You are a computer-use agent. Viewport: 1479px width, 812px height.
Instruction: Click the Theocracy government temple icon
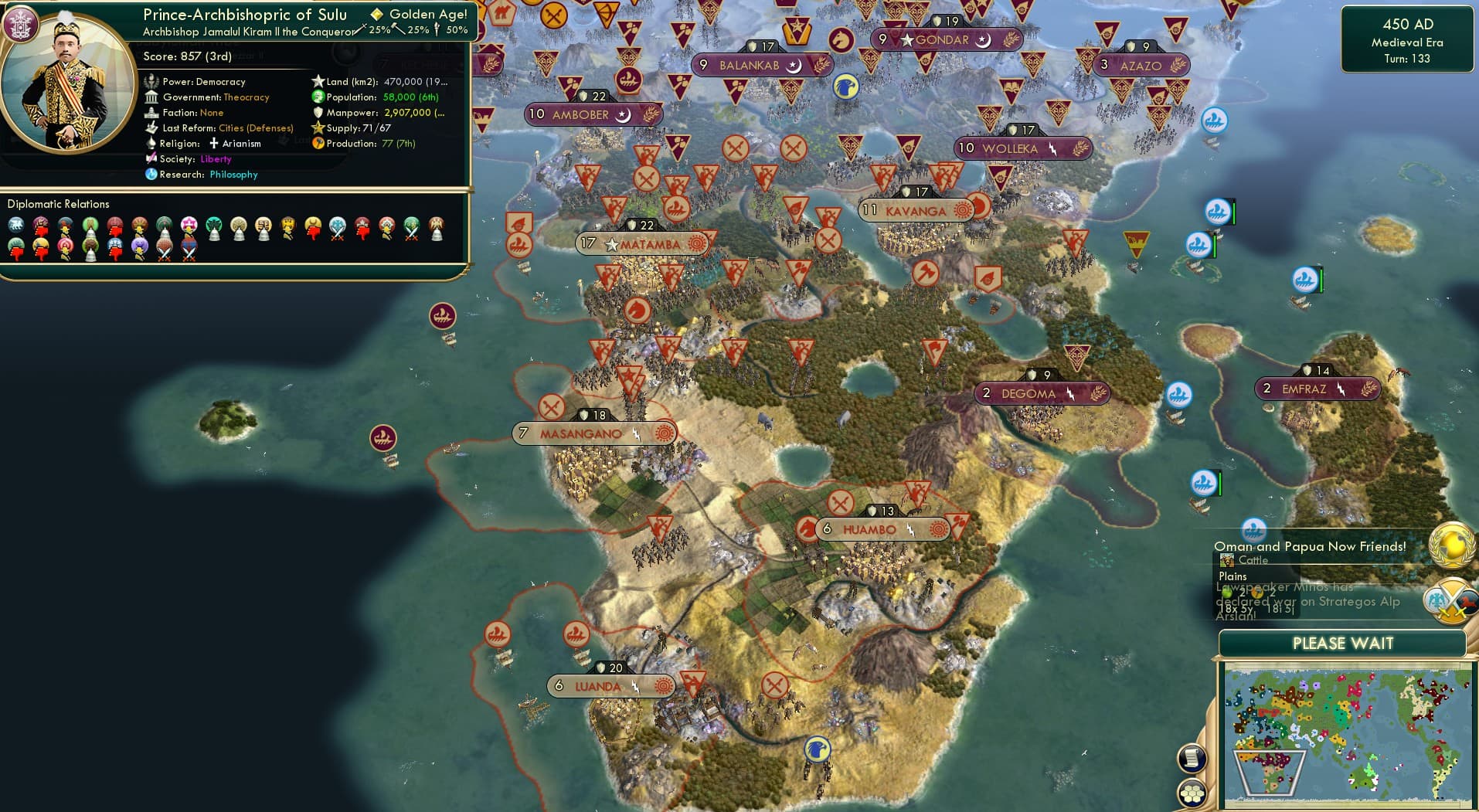152,97
